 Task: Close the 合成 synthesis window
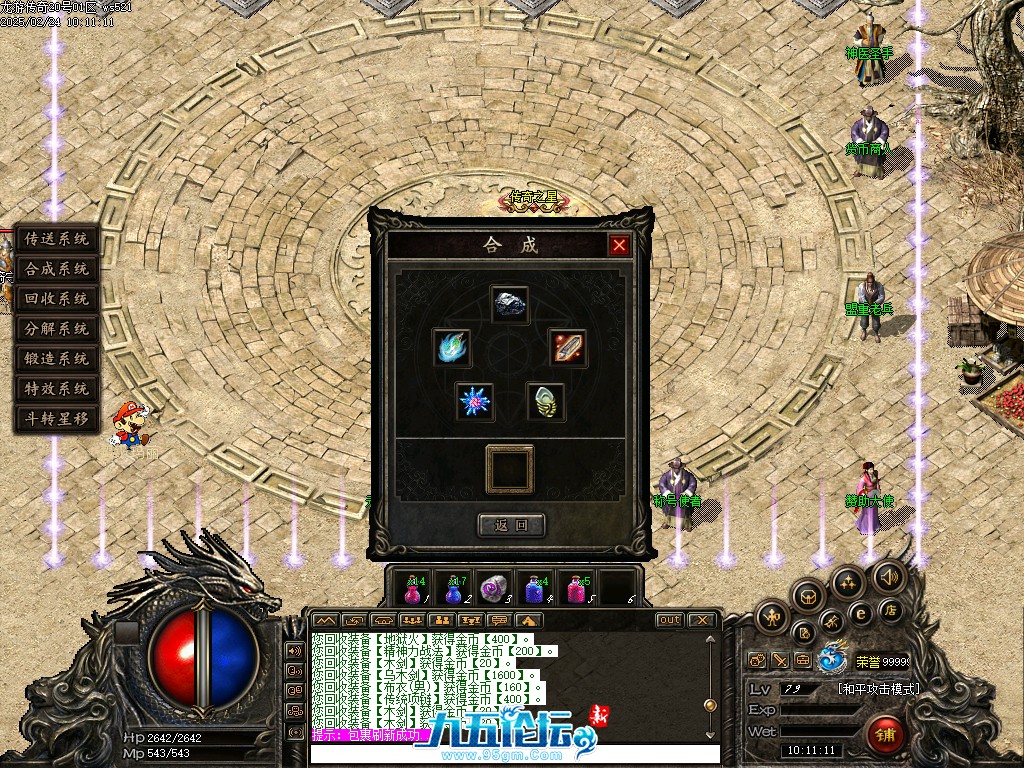[620, 245]
